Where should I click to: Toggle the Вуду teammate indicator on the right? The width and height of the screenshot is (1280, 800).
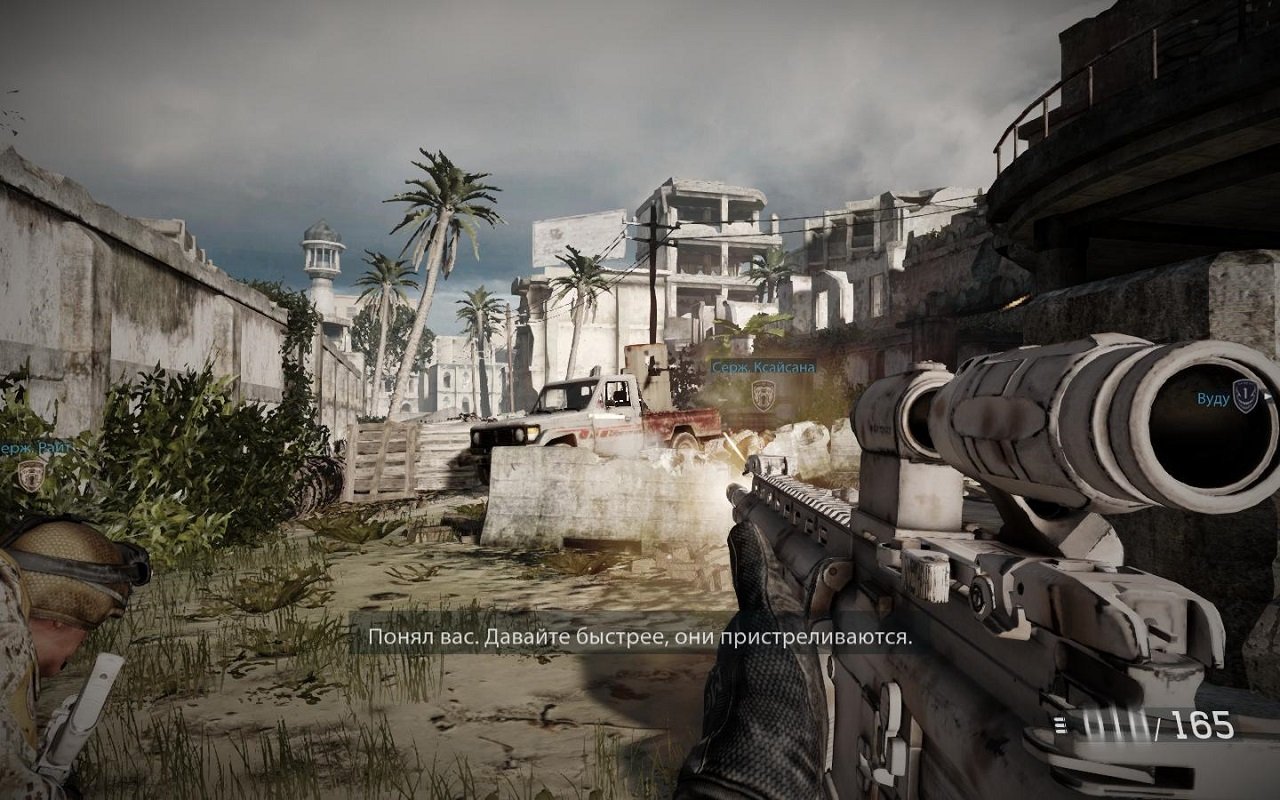pos(1212,397)
